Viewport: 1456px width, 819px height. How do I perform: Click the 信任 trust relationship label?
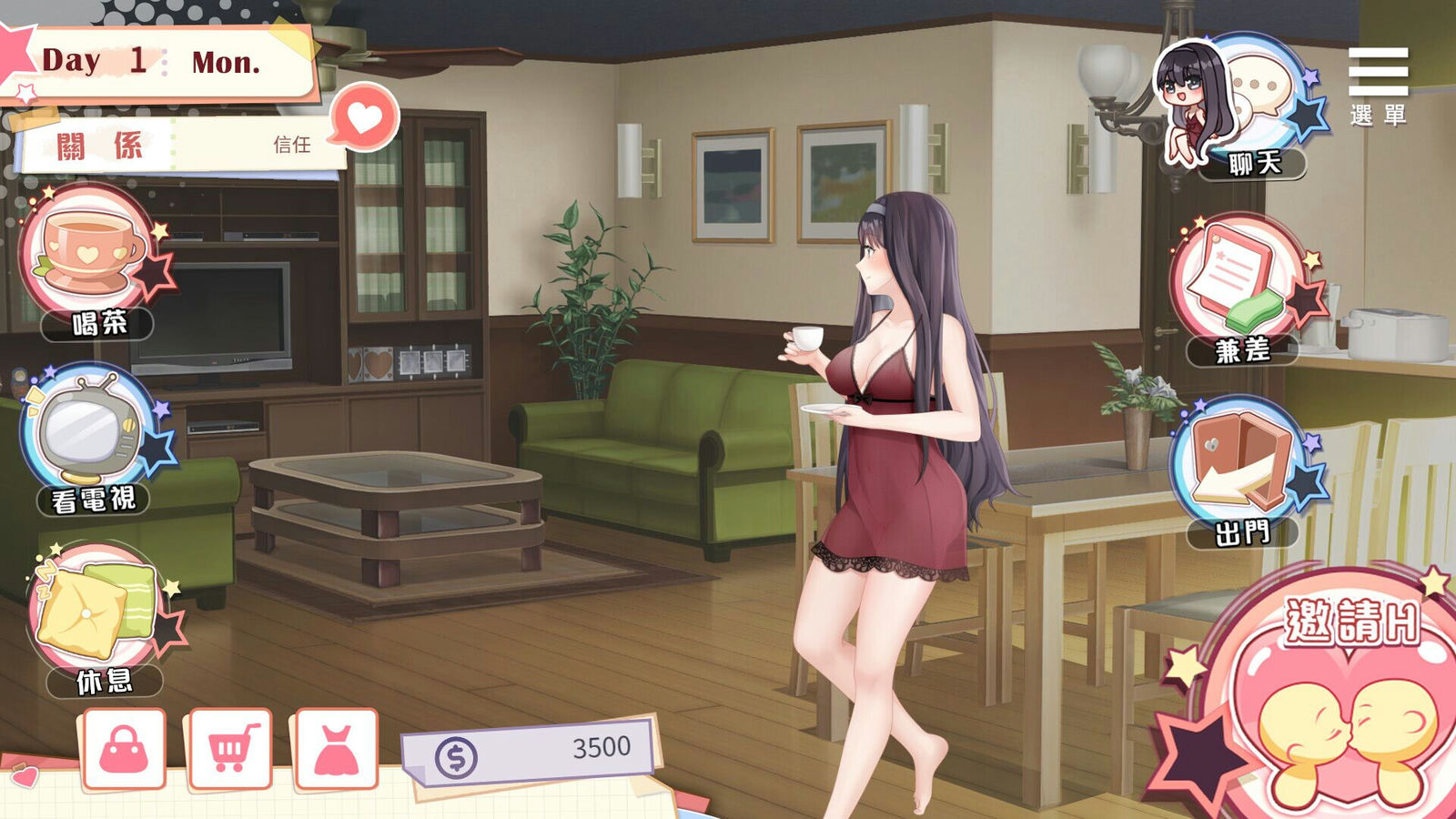point(291,146)
